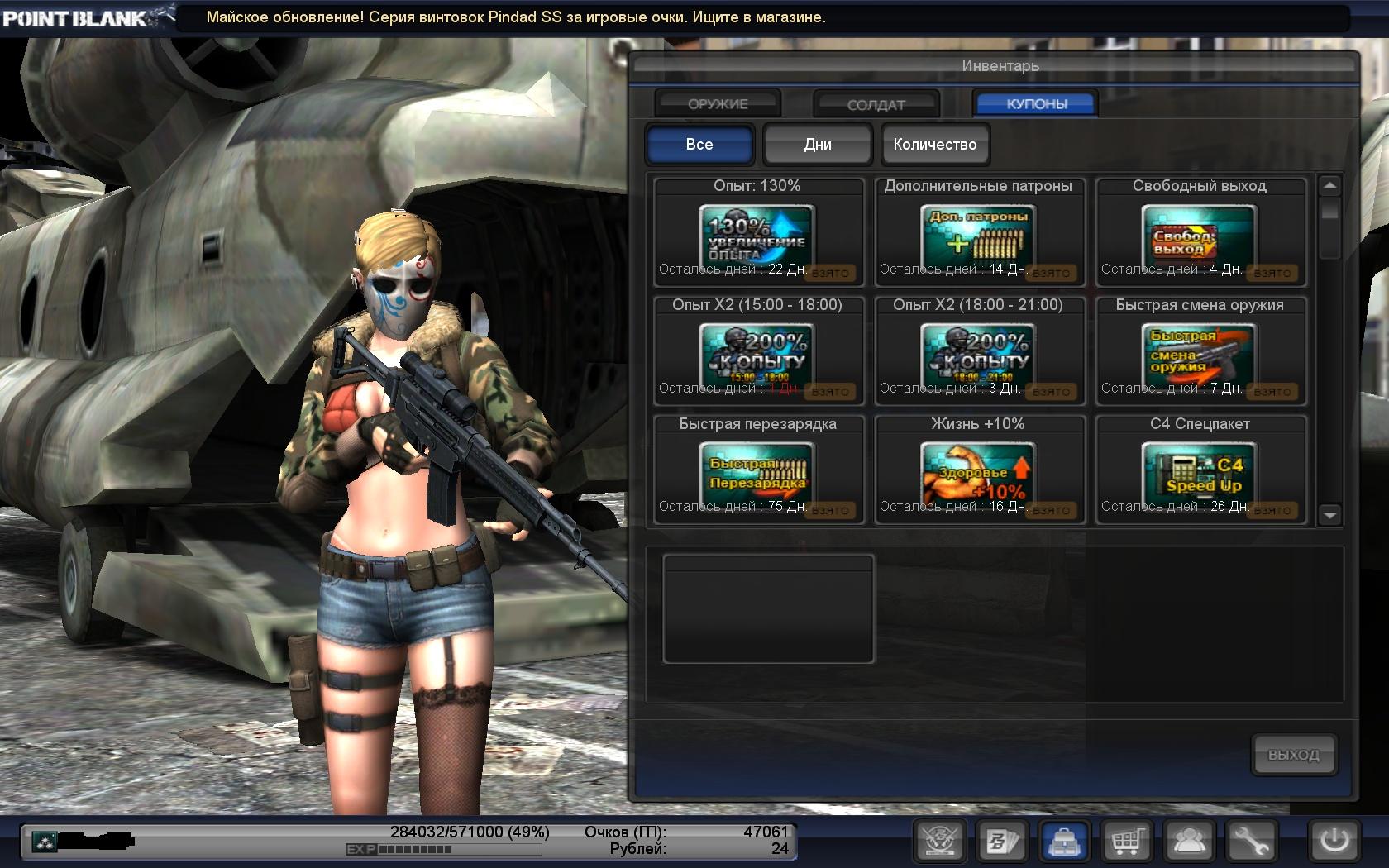Screen dimensions: 1389x868
Task: Open the Солдат soldier tab
Action: [876, 104]
